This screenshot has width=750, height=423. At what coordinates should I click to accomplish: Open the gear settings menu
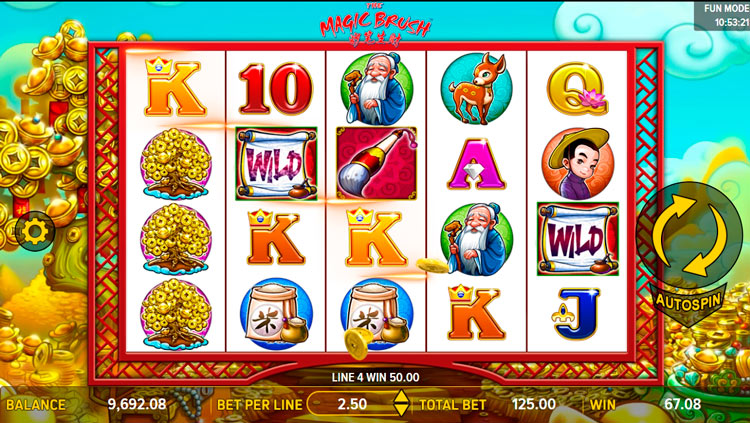point(35,232)
